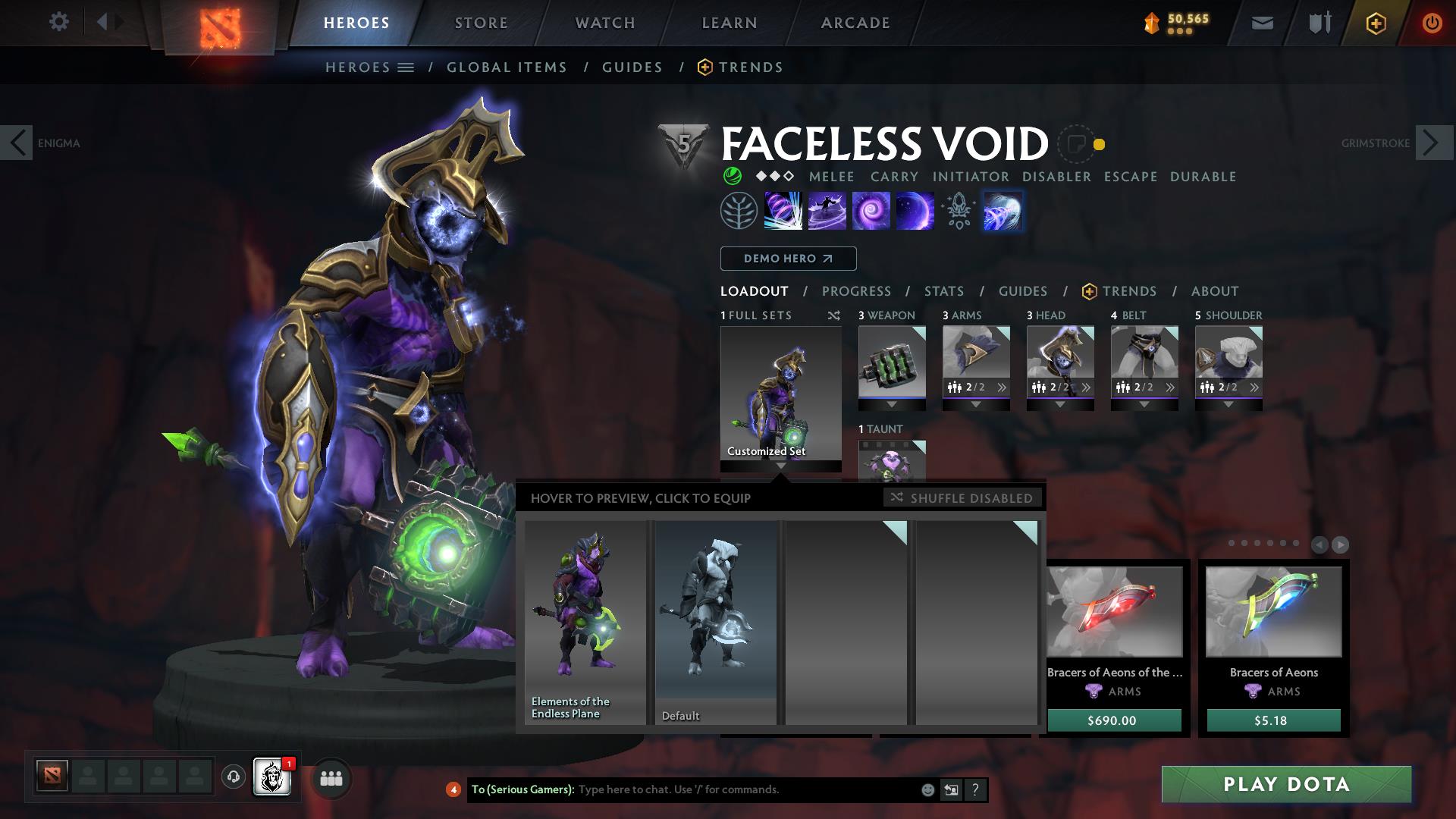Click the shuffle icon next to Full Sets

pyautogui.click(x=834, y=315)
